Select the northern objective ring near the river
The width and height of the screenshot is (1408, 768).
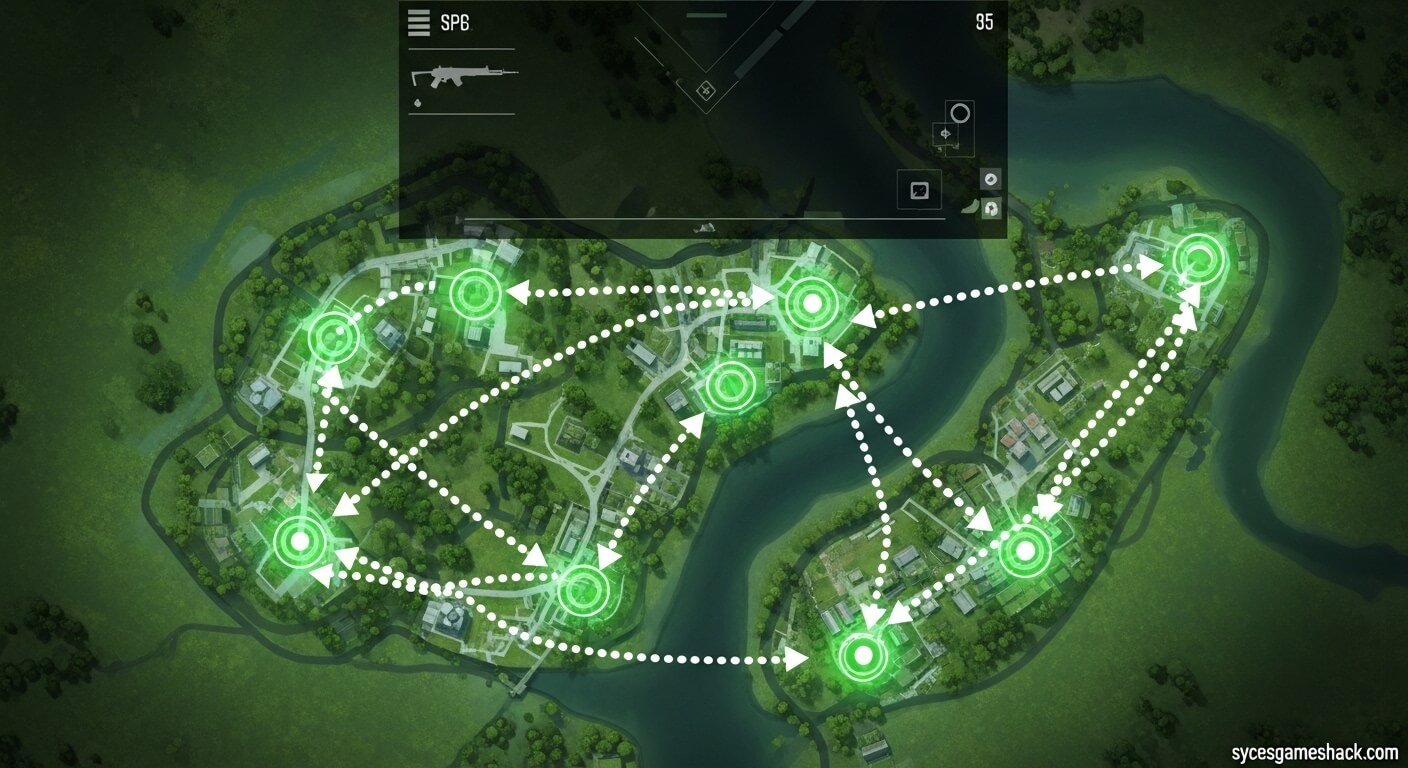[x=810, y=303]
